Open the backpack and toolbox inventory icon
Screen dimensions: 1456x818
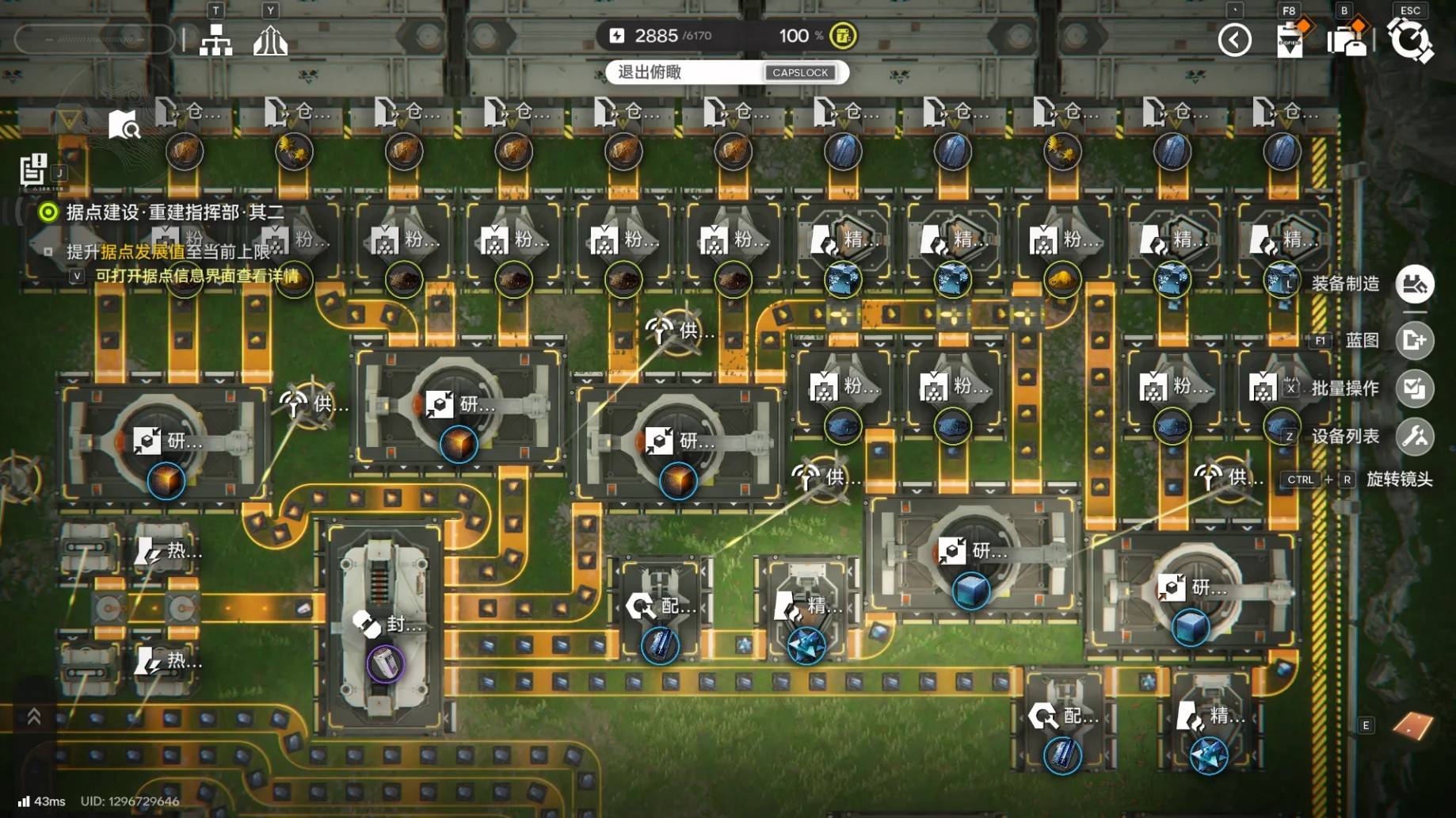(x=1347, y=40)
